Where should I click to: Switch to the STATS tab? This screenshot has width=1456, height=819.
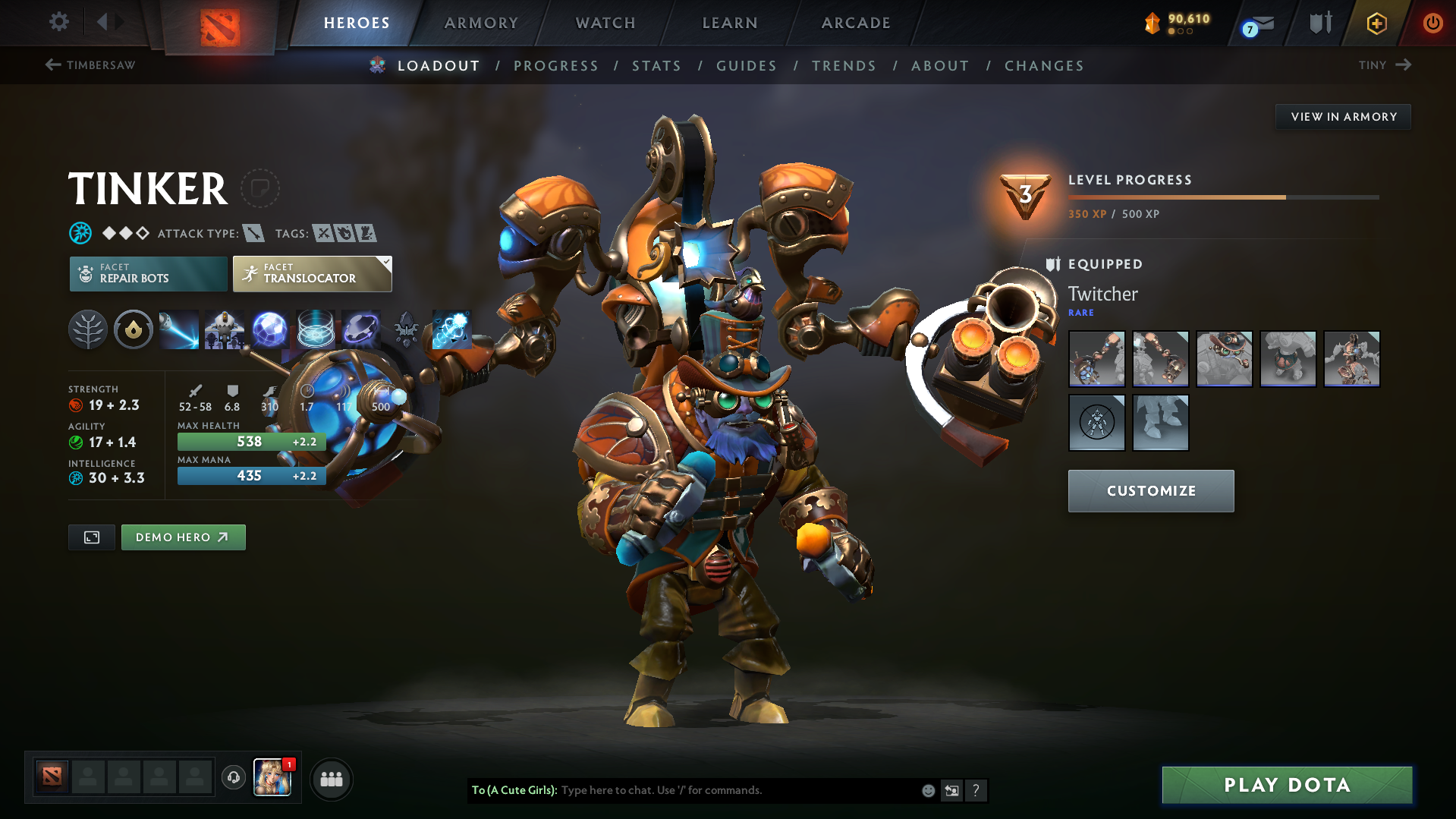click(656, 66)
